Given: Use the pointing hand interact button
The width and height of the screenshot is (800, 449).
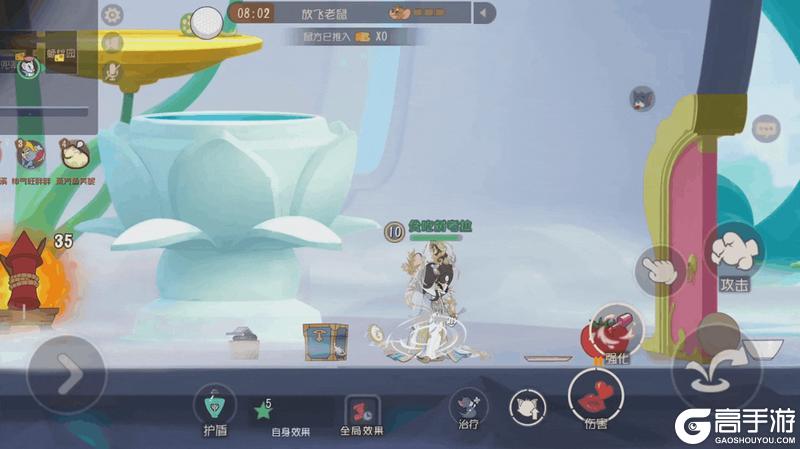Looking at the screenshot, I should tap(660, 270).
